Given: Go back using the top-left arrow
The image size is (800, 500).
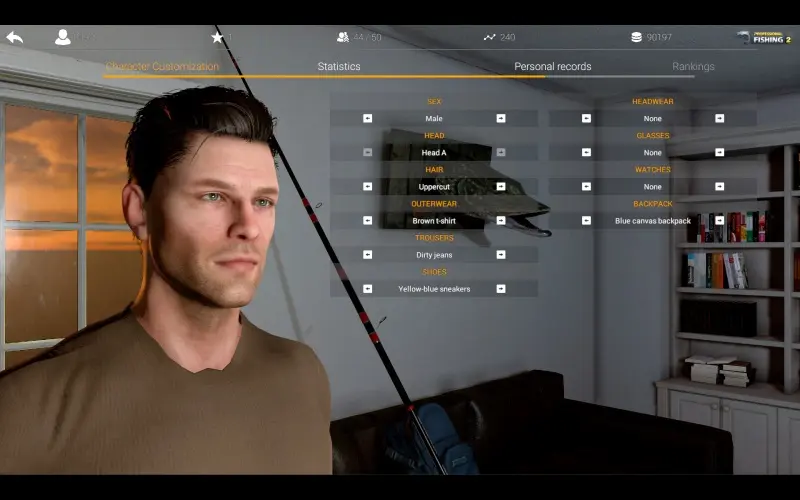Looking at the screenshot, I should (14, 37).
